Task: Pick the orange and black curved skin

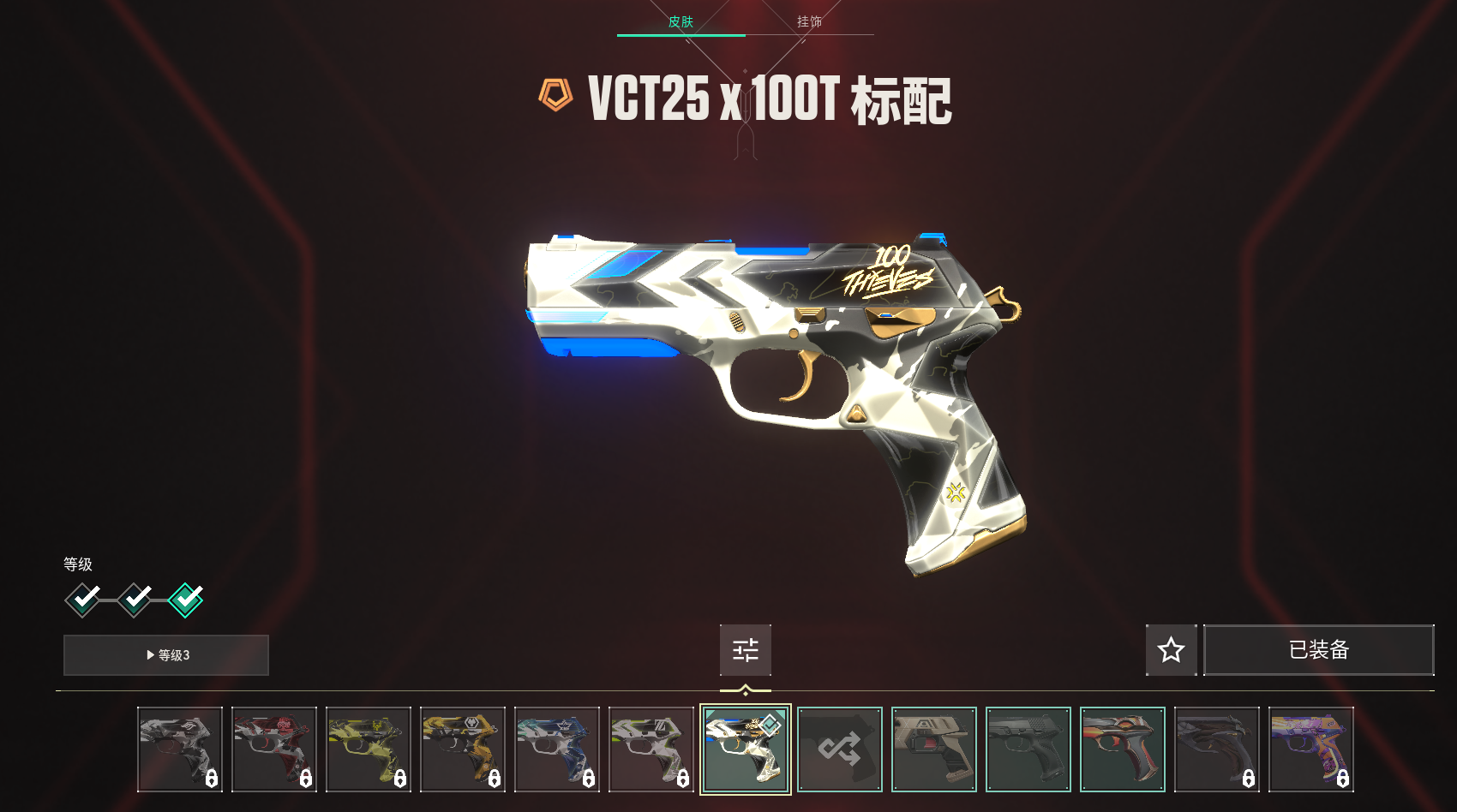Action: click(x=1123, y=749)
